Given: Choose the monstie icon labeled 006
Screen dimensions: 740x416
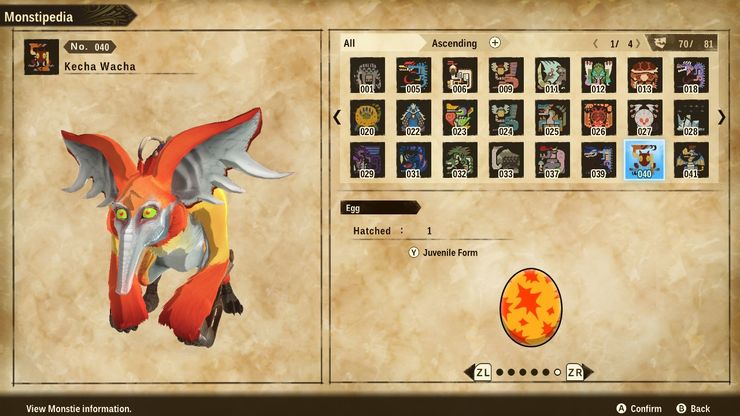Looking at the screenshot, I should tap(460, 75).
